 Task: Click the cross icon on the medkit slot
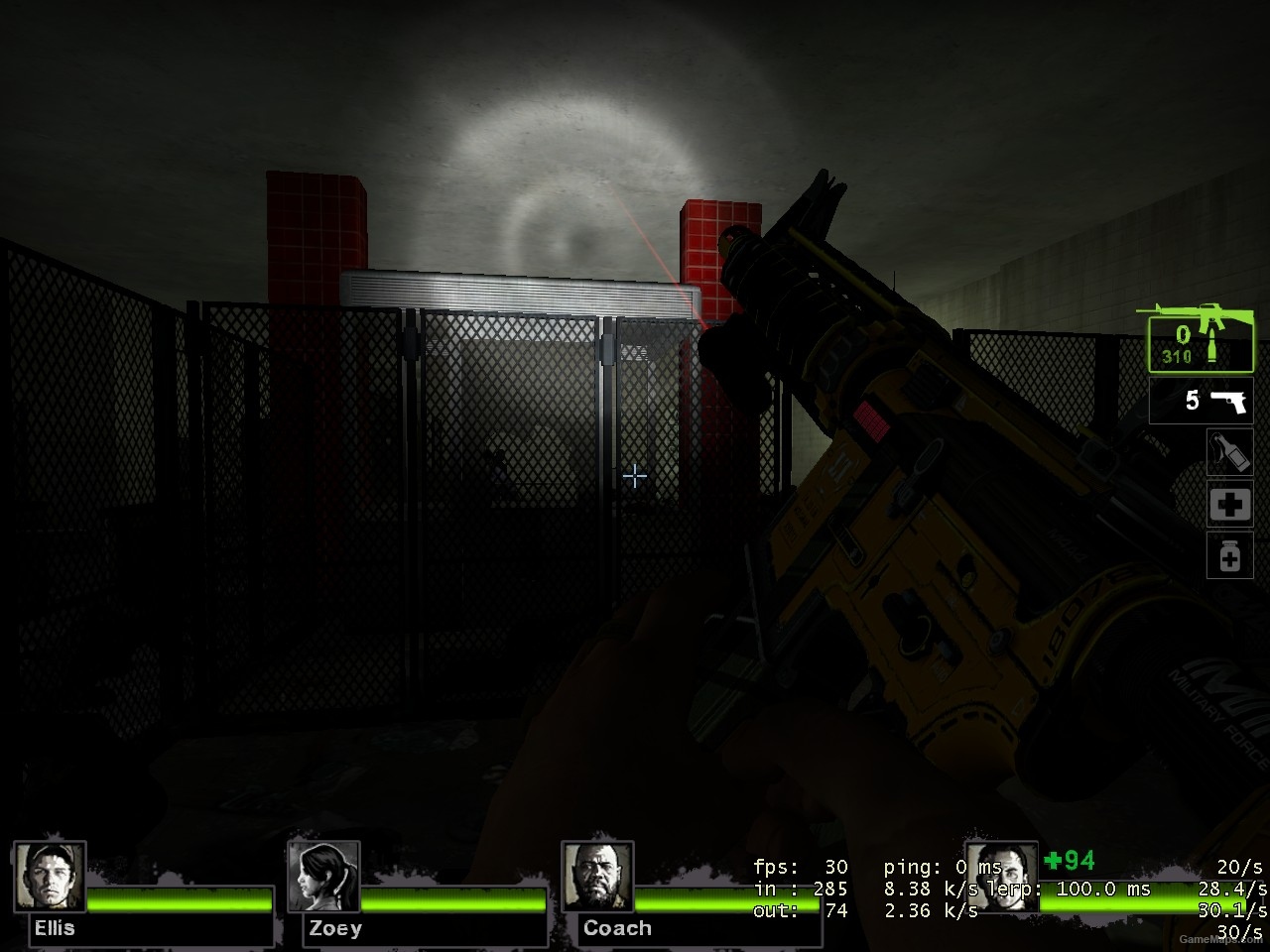pyautogui.click(x=1229, y=505)
